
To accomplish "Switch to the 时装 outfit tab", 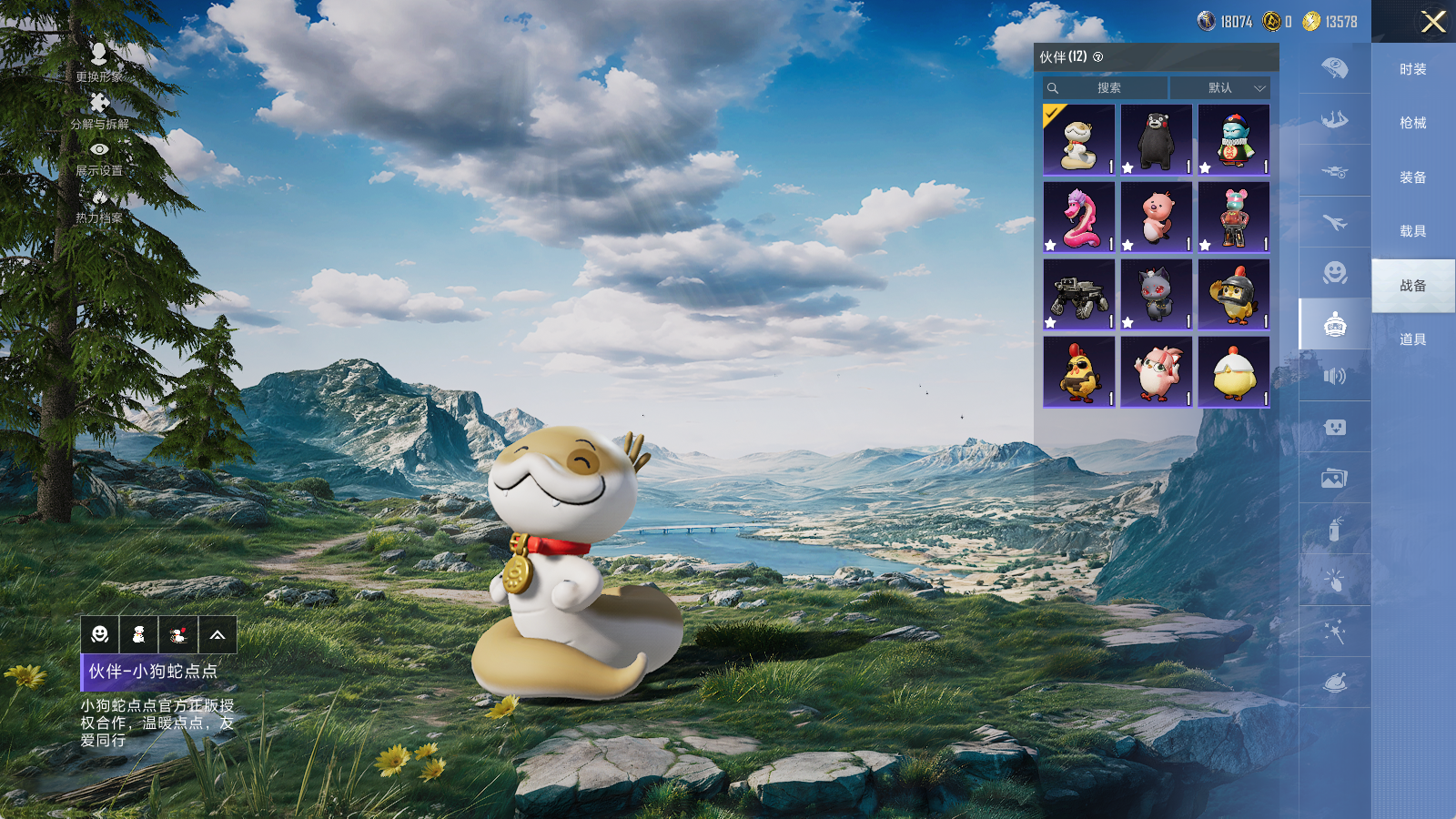I will (1412, 69).
